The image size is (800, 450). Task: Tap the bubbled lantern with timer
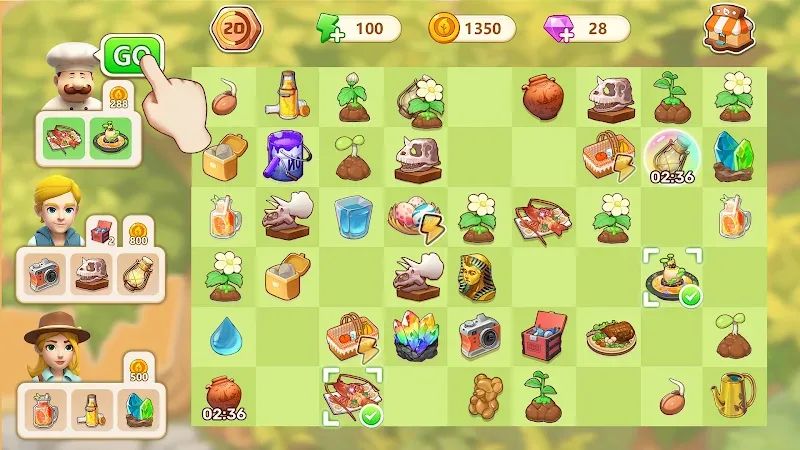point(670,153)
